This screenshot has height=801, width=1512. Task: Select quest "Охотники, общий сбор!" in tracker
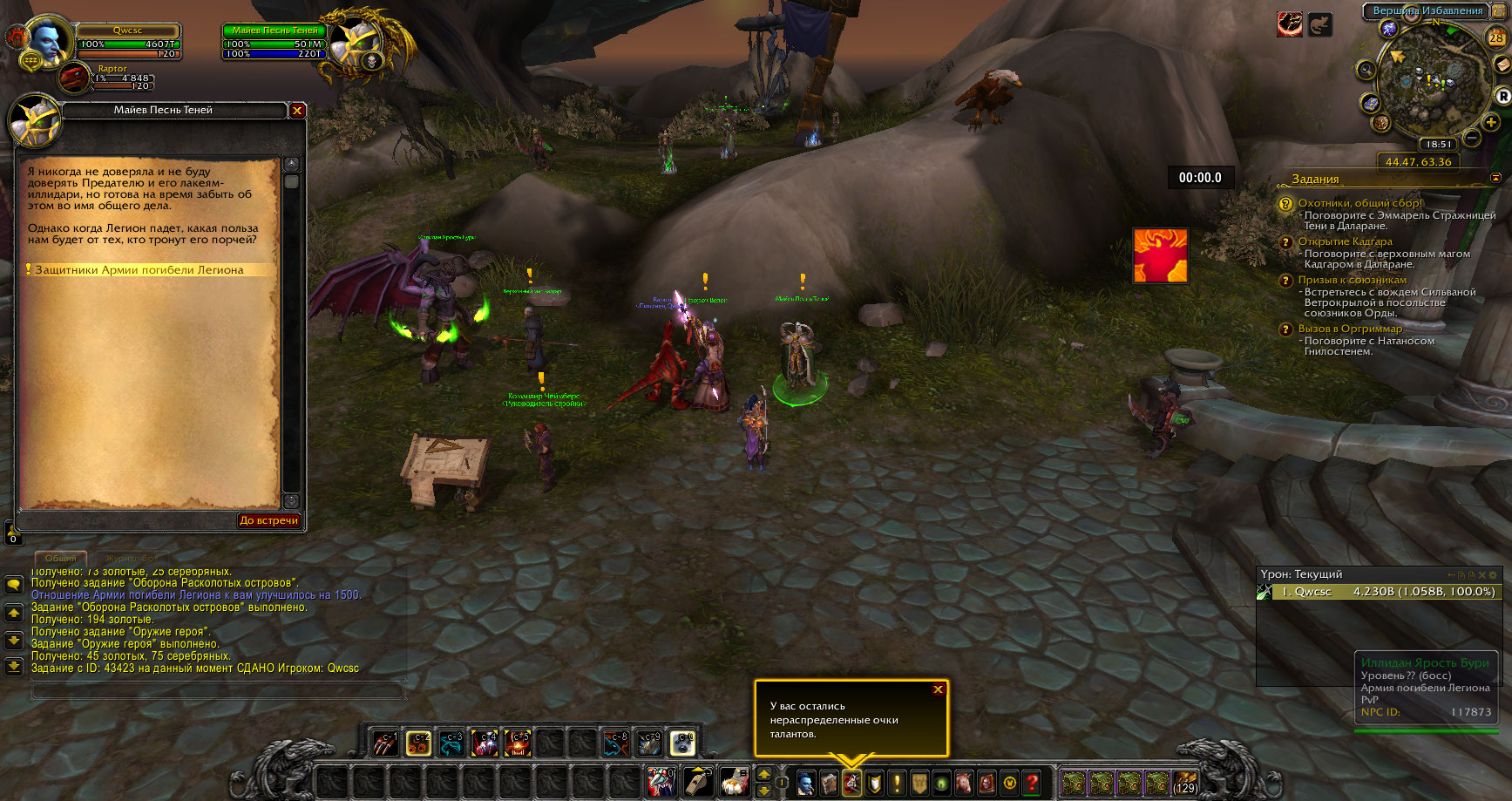point(1359,203)
